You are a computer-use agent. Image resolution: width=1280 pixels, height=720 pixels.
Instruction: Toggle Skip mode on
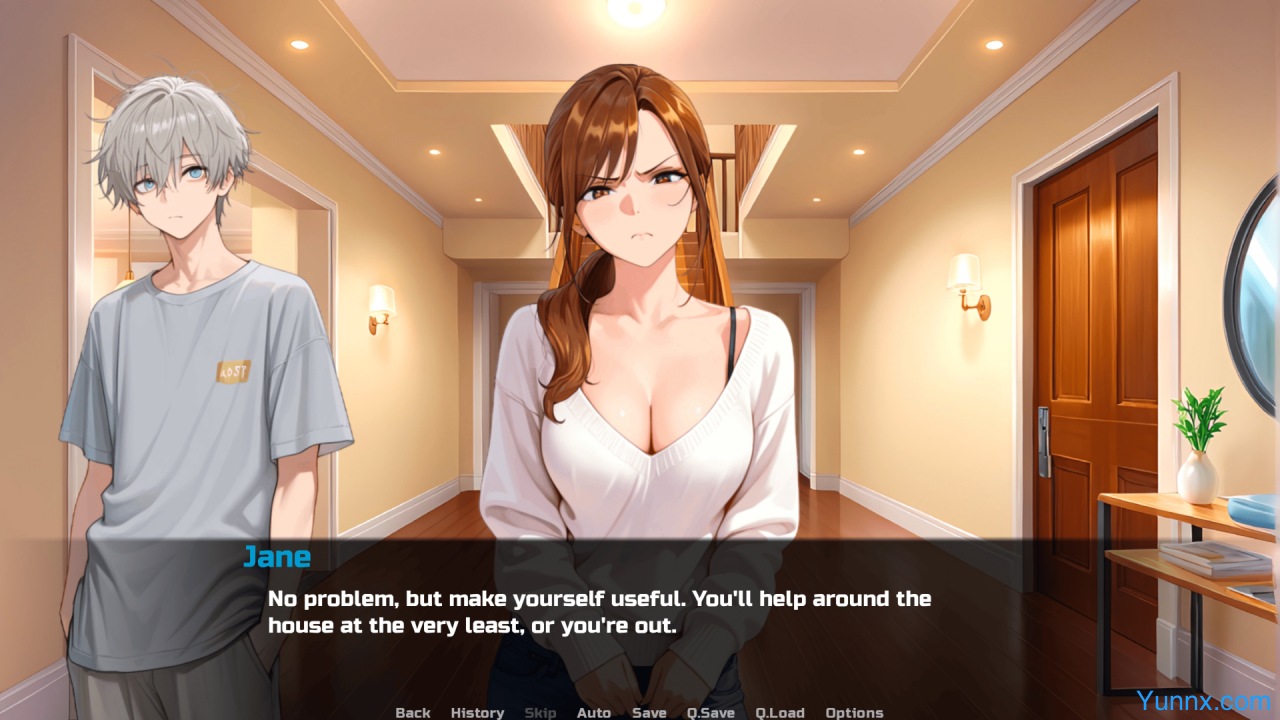click(x=540, y=712)
